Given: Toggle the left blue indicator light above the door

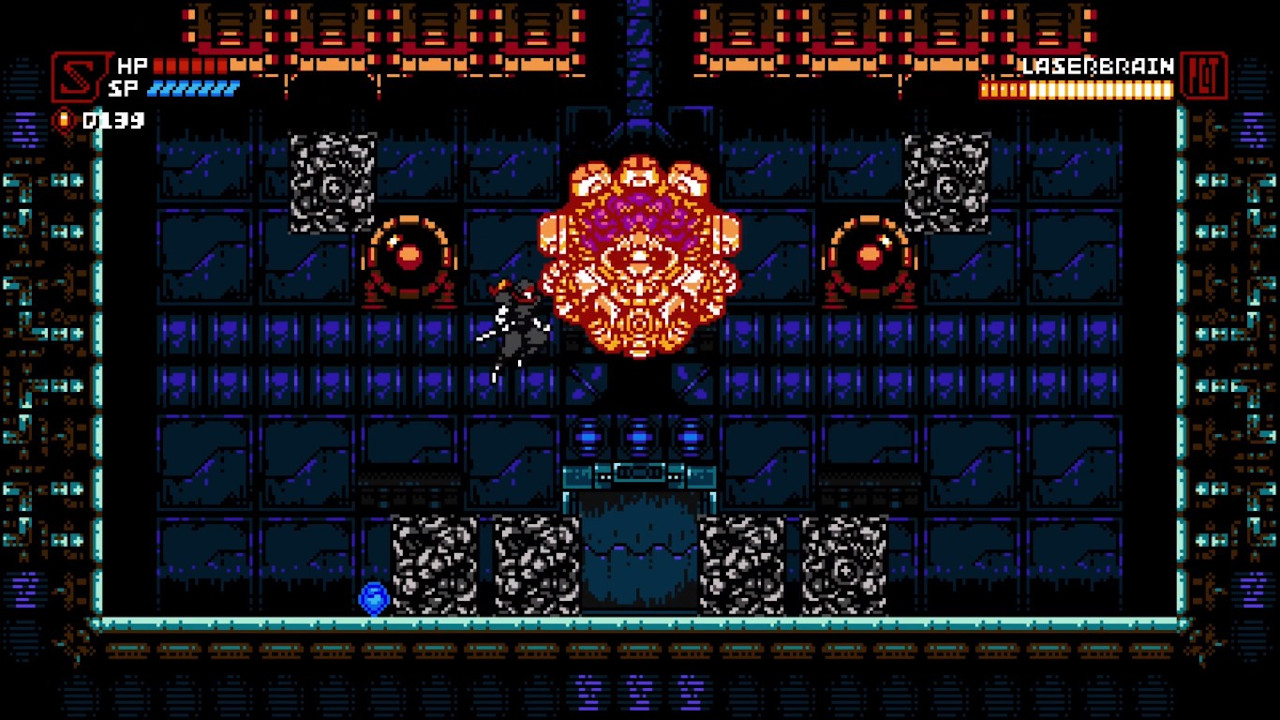Looking at the screenshot, I should click(587, 434).
